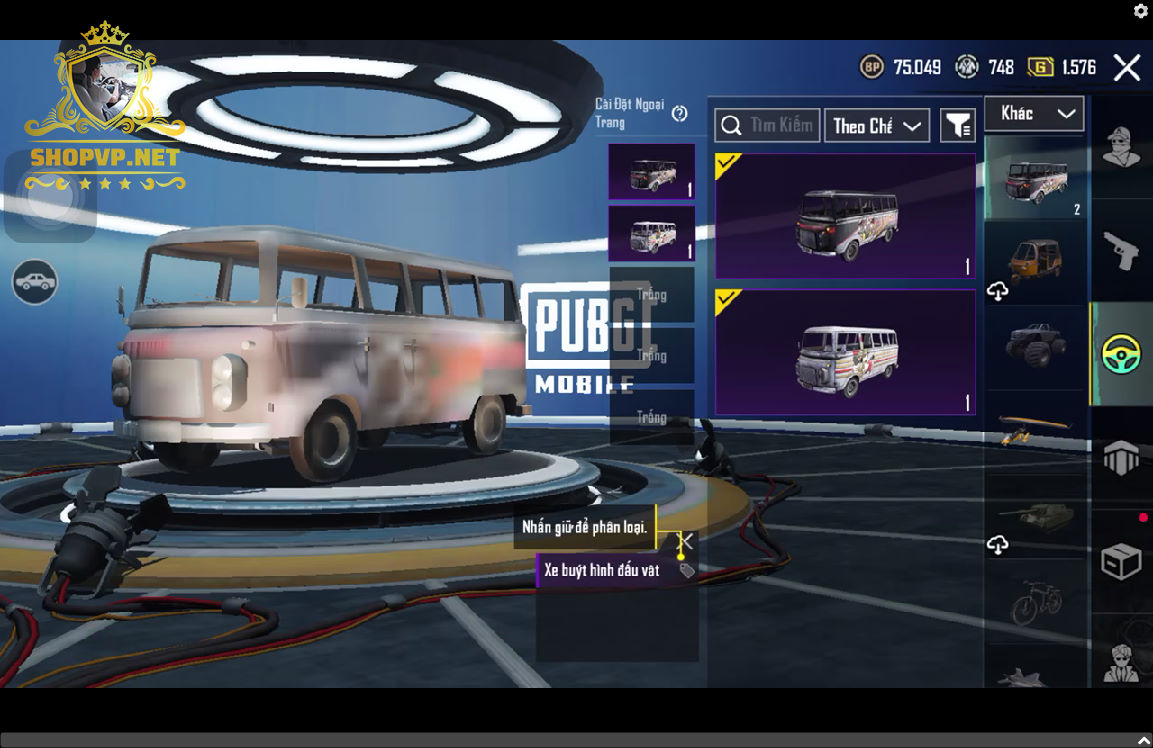Open the filter funnel options
Viewport: 1153px width, 748px height.
coord(958,126)
